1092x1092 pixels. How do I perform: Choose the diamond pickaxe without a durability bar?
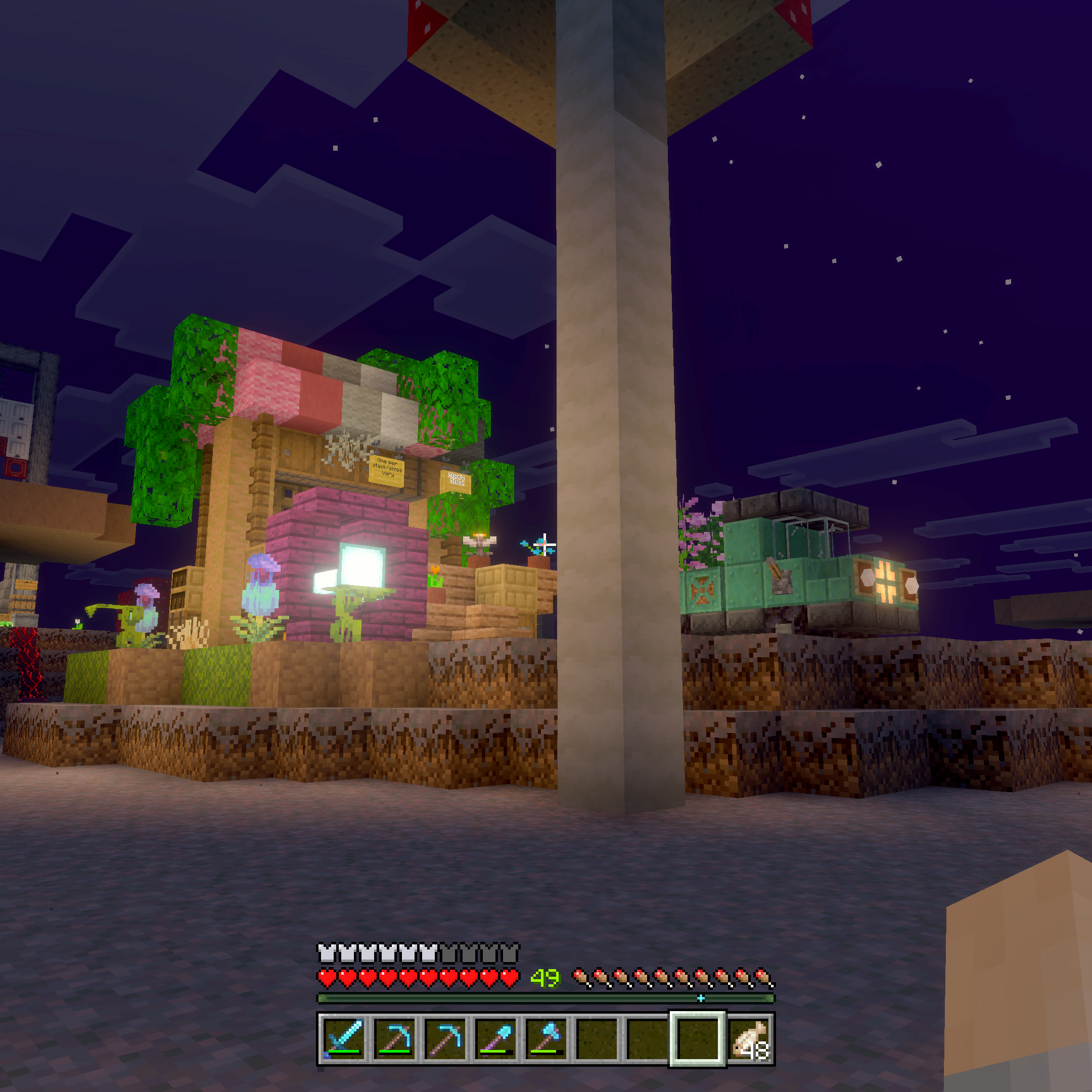click(x=445, y=1039)
